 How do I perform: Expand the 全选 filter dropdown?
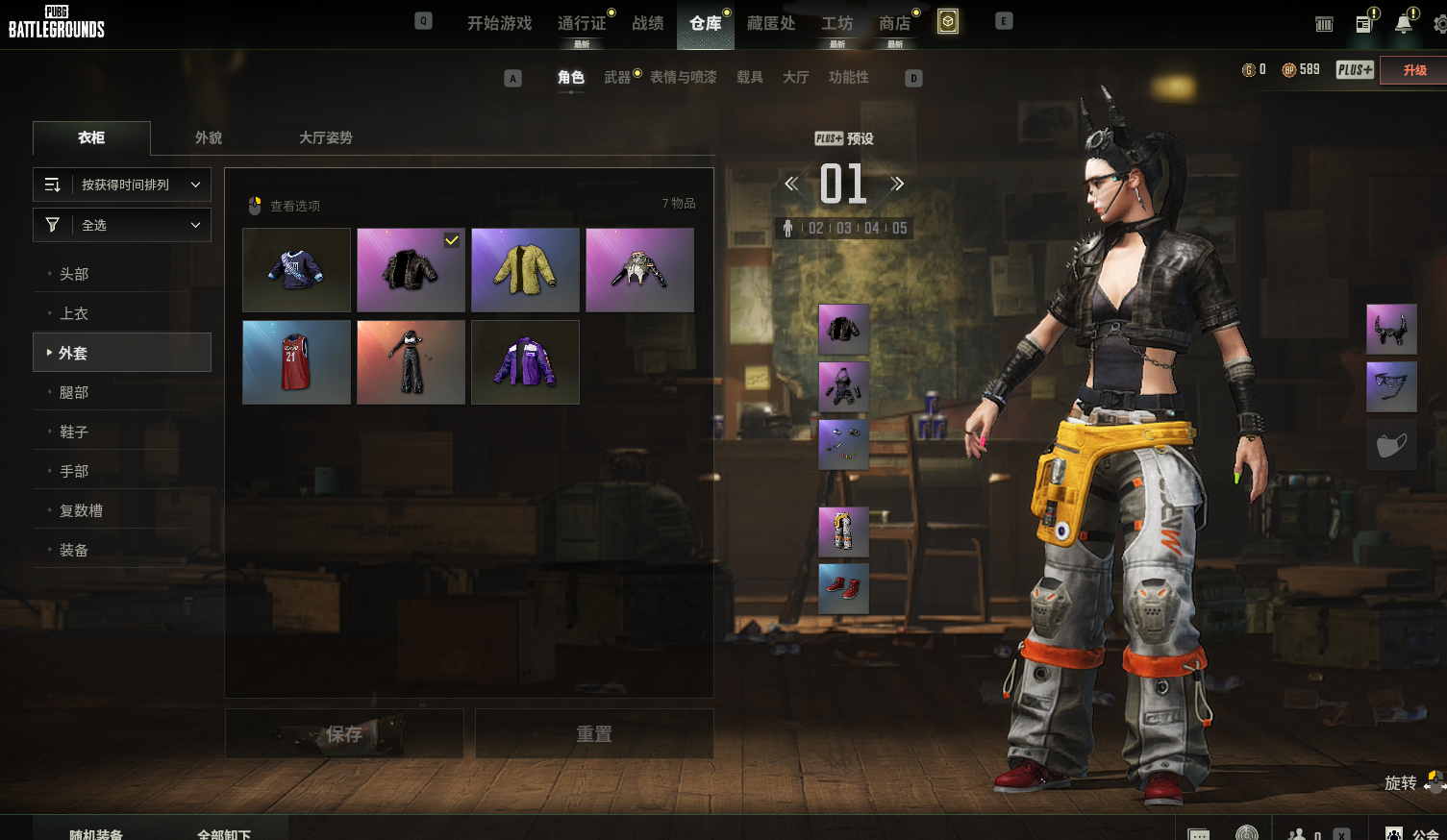click(x=122, y=225)
